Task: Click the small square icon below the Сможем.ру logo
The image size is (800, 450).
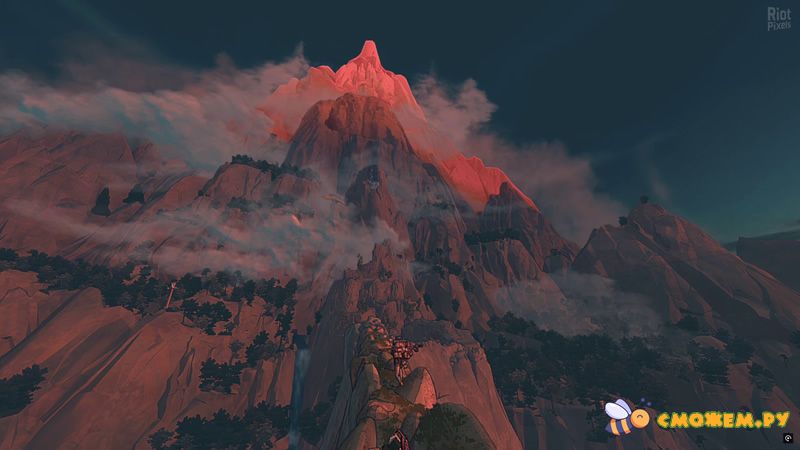Action: click(x=789, y=440)
